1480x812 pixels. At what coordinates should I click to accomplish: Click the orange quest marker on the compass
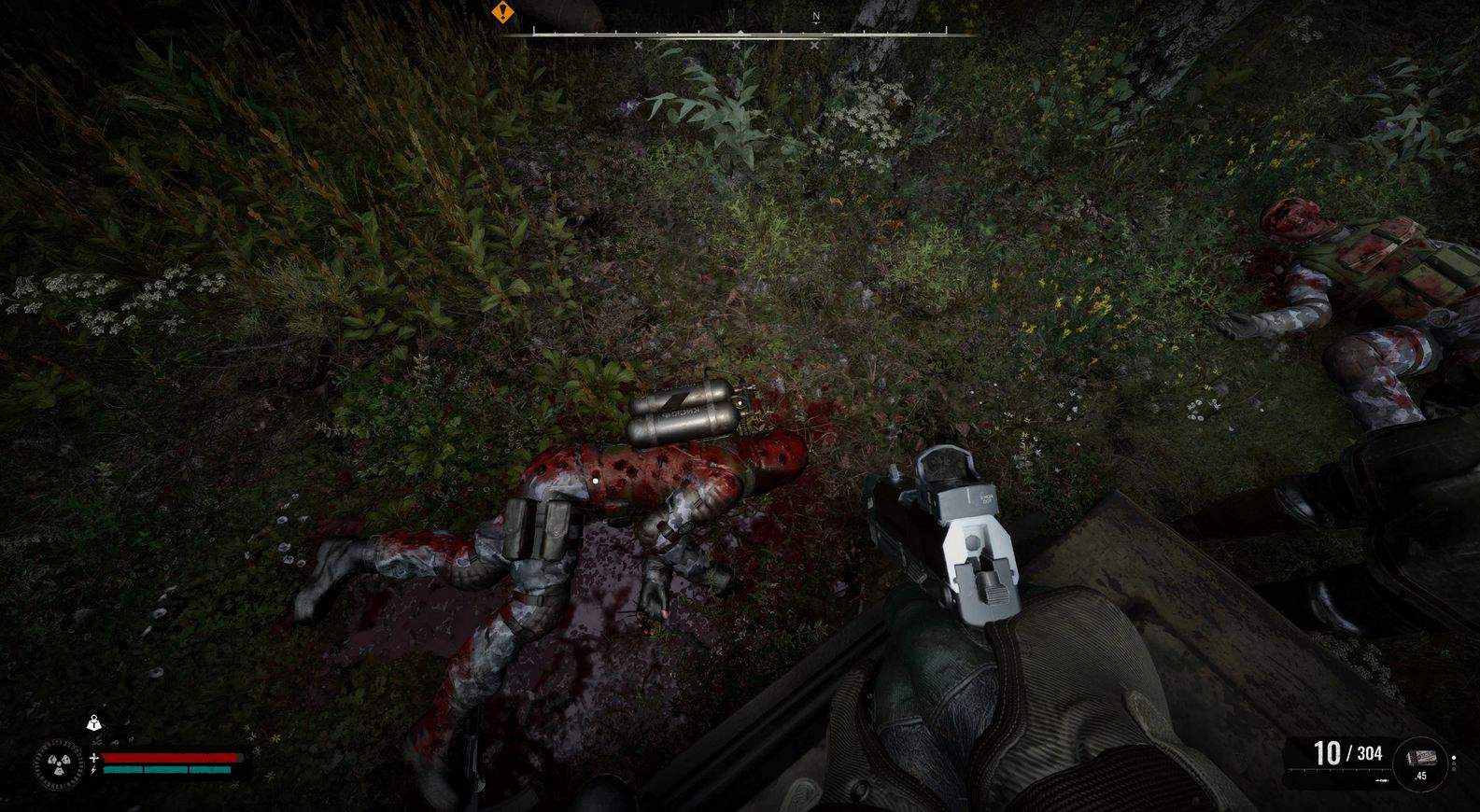(503, 12)
